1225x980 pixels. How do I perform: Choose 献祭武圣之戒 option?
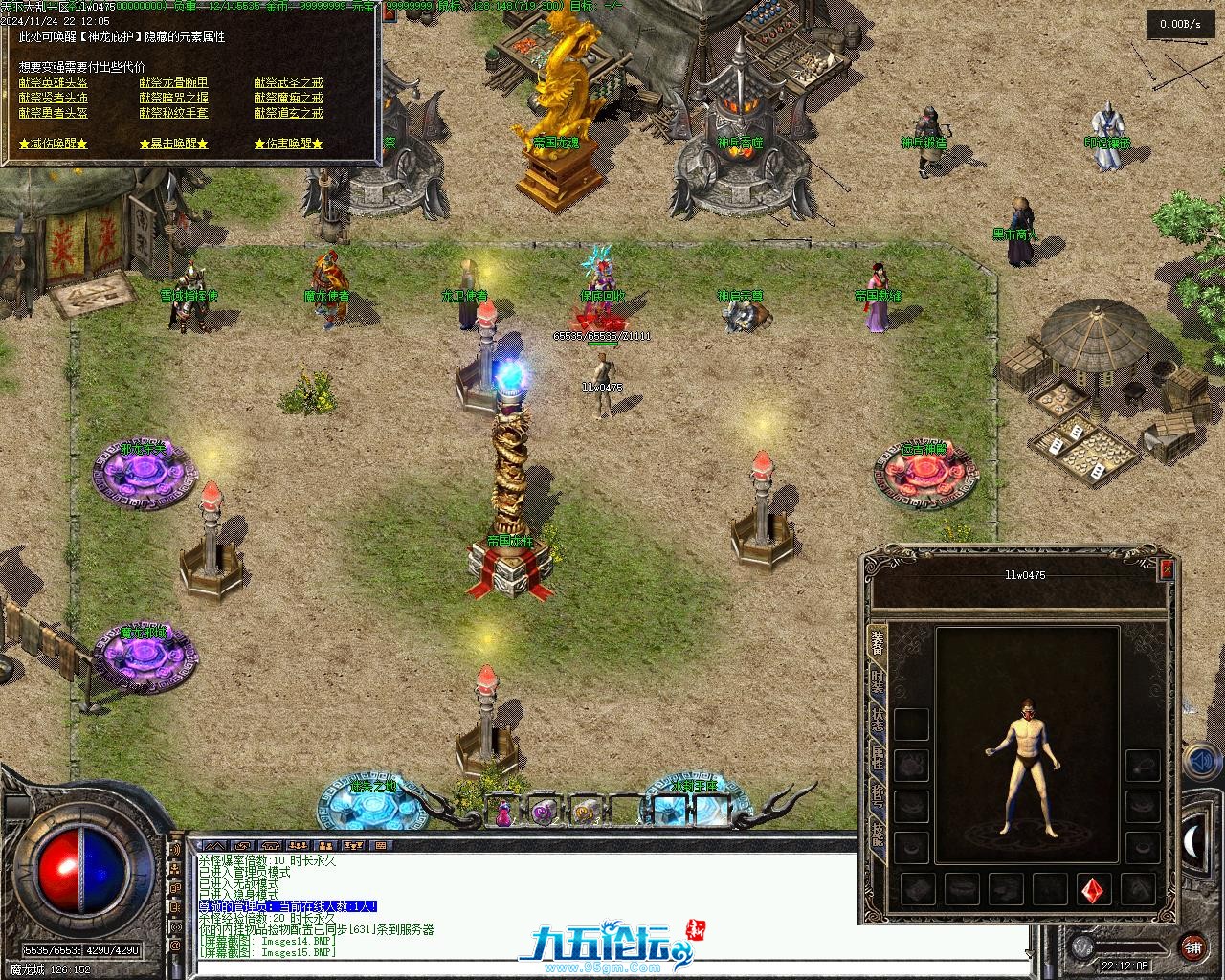click(288, 83)
